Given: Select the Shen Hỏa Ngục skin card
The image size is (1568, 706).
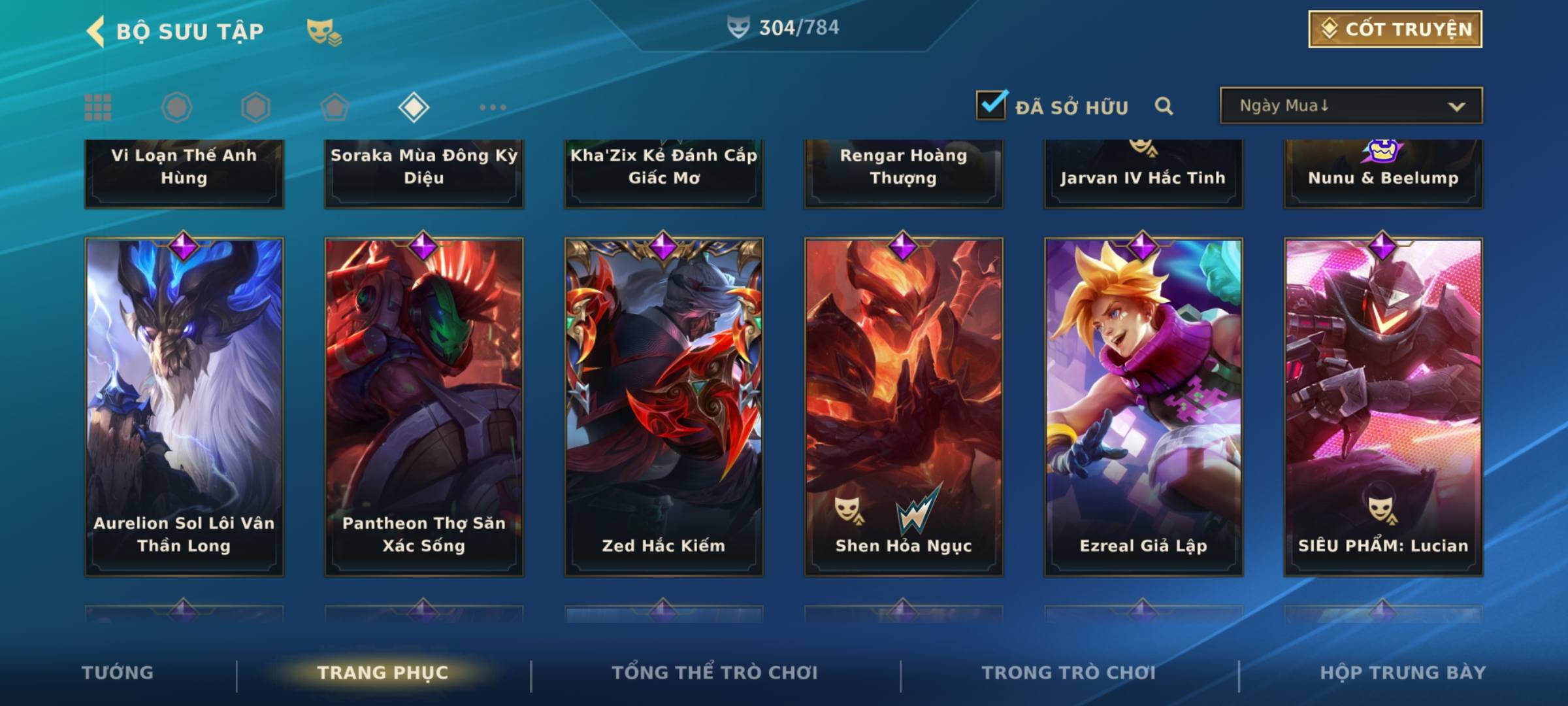Looking at the screenshot, I should (x=904, y=405).
